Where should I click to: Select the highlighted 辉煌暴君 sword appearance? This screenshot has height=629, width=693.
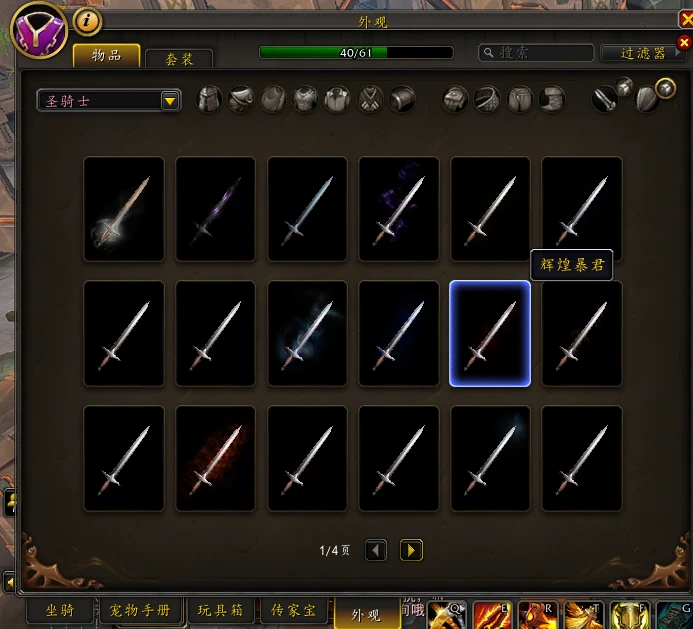click(x=490, y=333)
